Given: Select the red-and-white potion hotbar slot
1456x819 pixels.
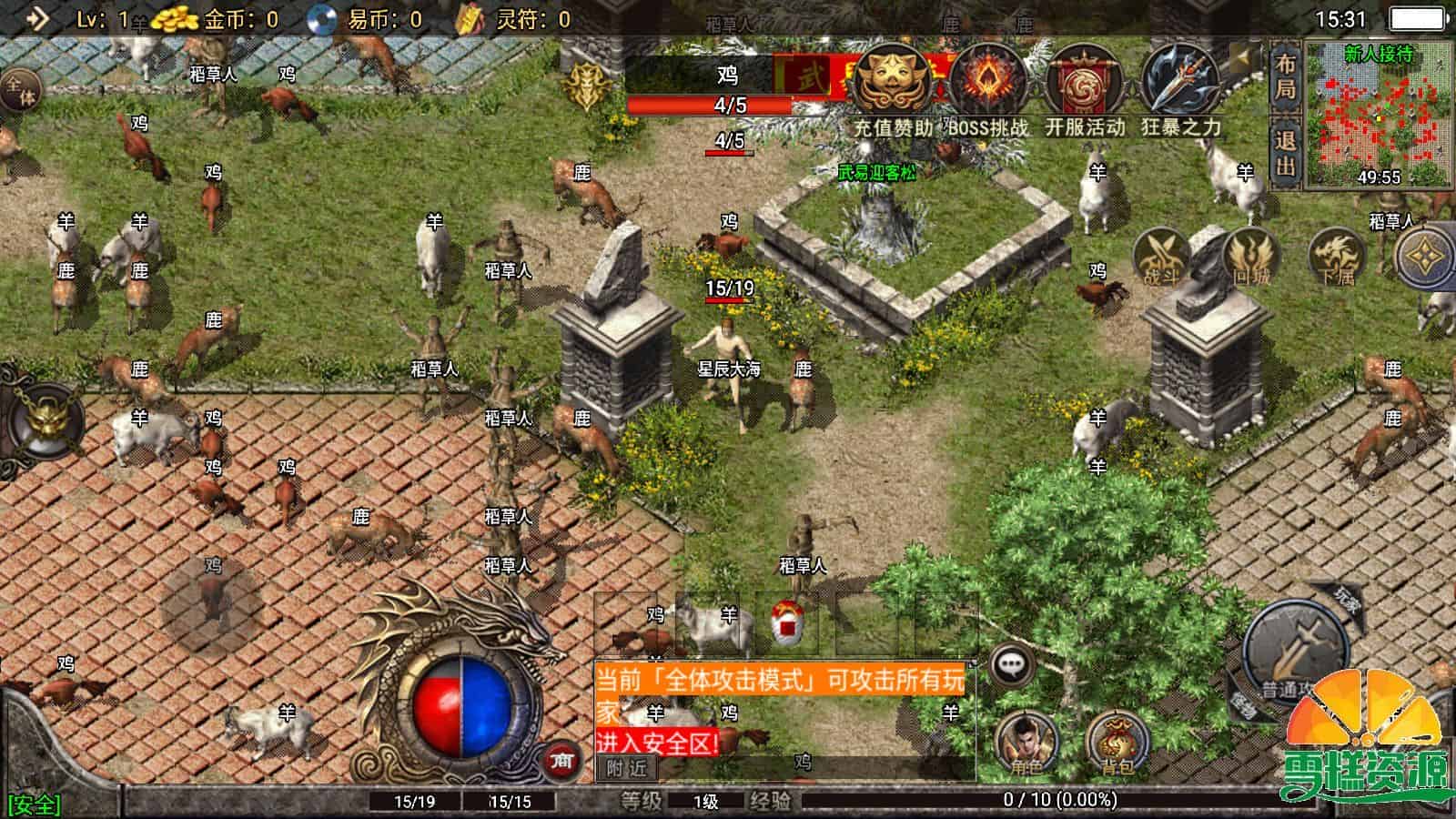Looking at the screenshot, I should [785, 623].
